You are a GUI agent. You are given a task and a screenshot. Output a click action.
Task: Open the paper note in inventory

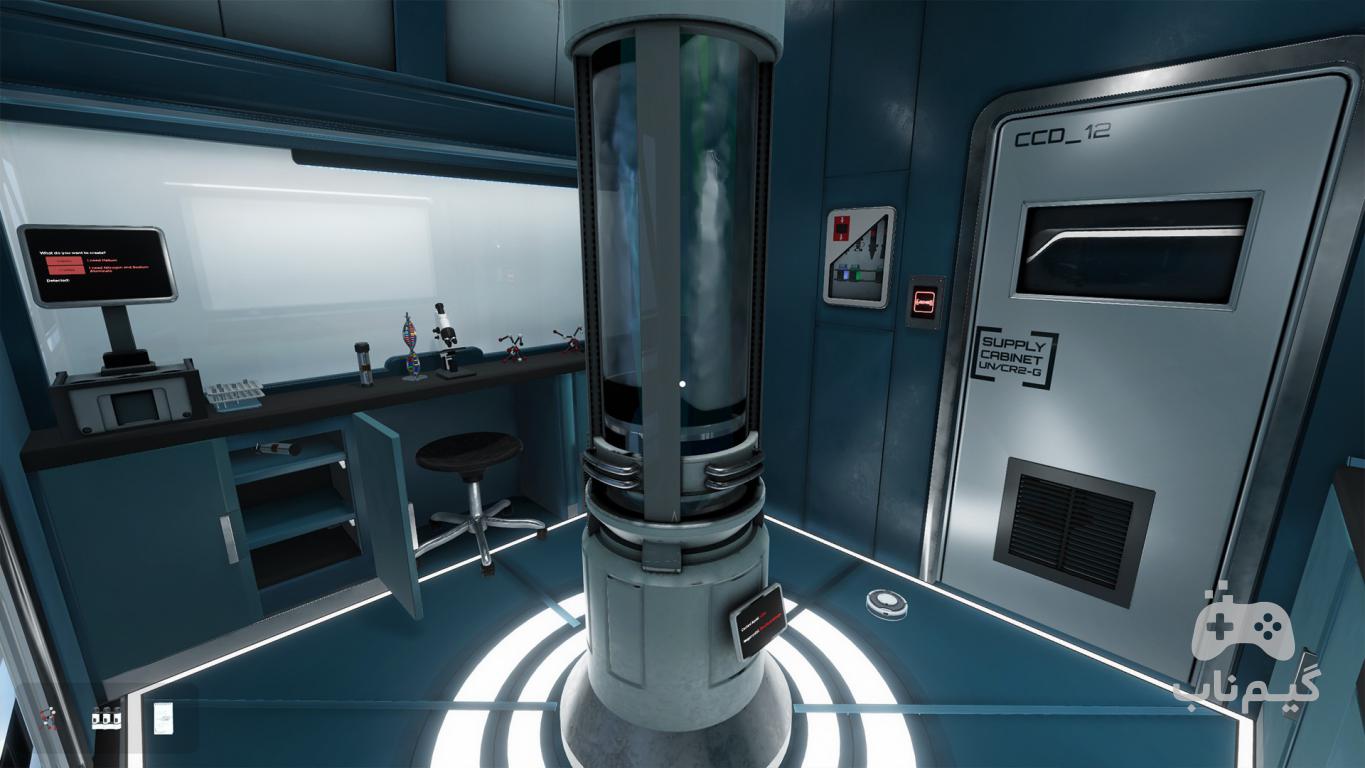pyautogui.click(x=163, y=718)
